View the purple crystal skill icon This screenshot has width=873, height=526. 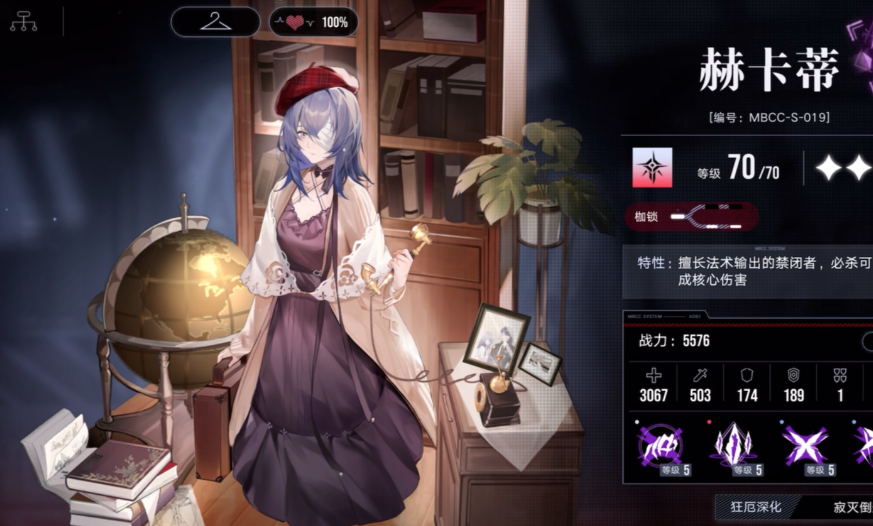732,447
